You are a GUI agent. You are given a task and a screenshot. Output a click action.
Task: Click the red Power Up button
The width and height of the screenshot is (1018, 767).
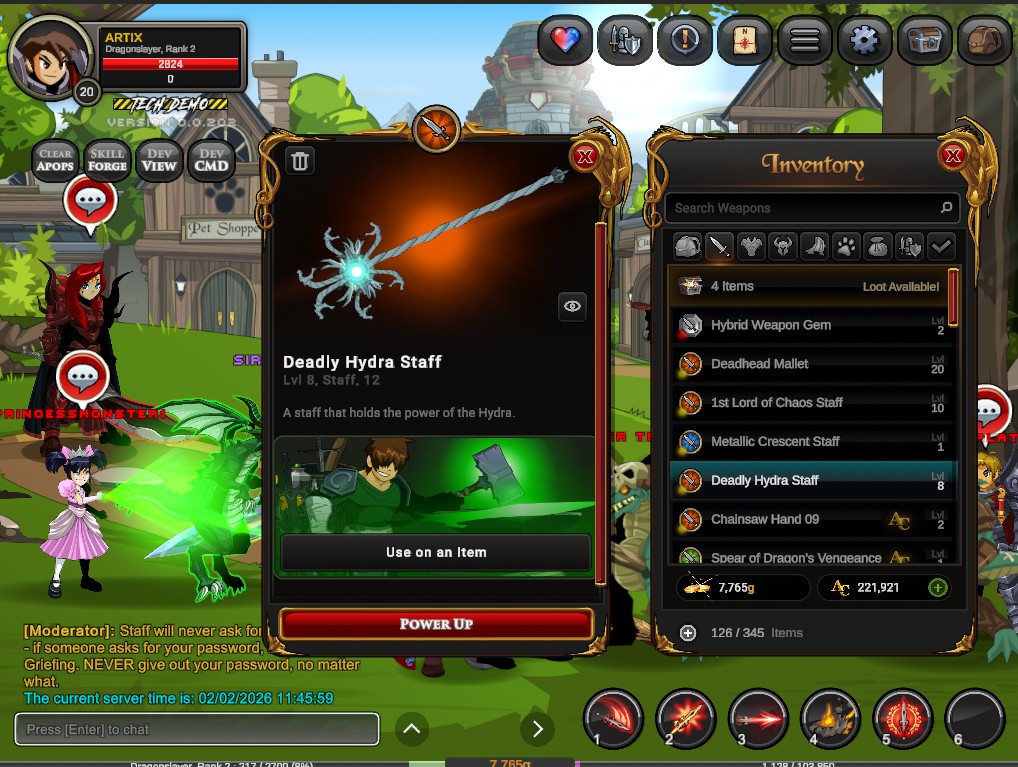436,624
